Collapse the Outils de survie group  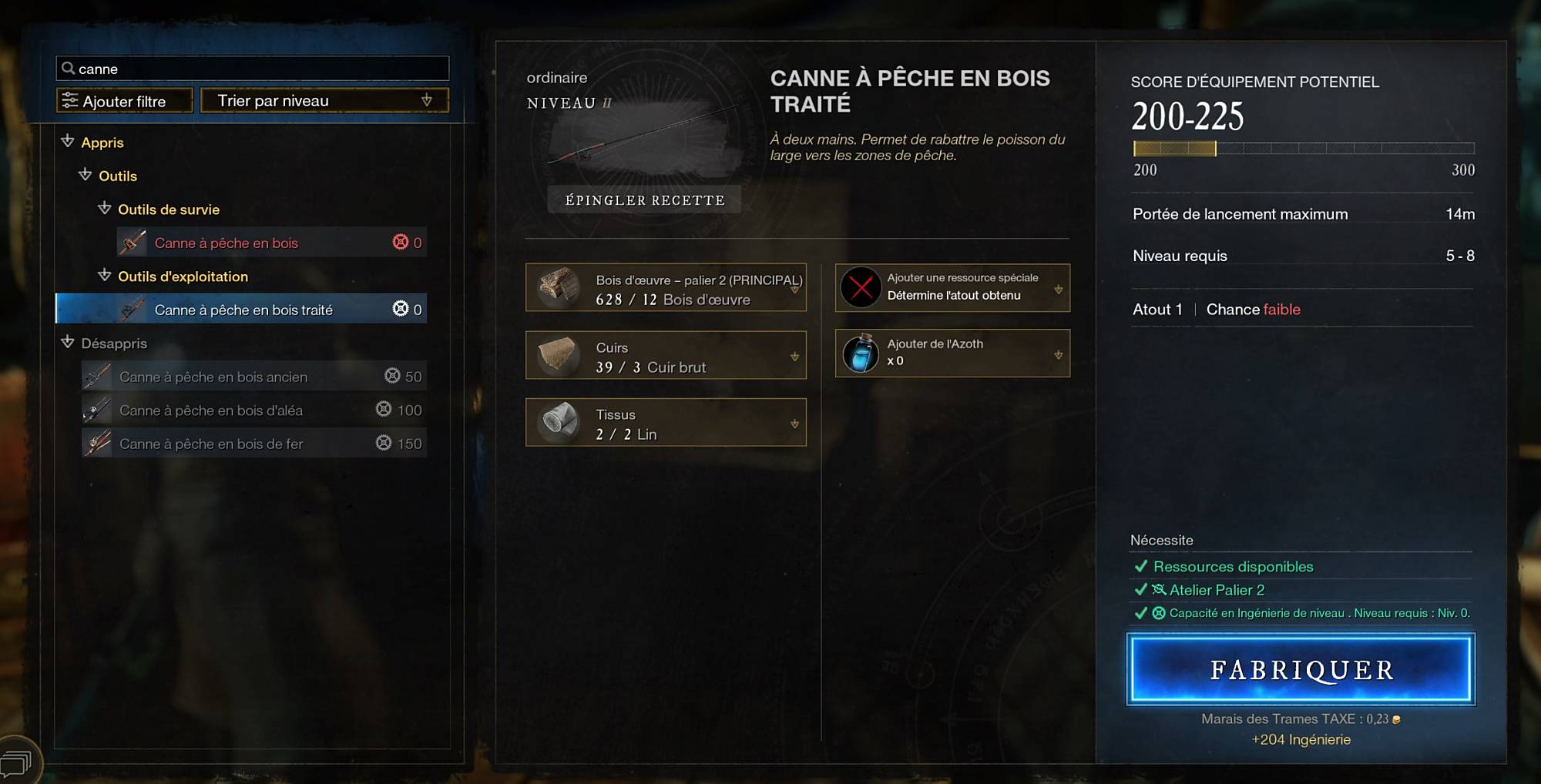105,209
